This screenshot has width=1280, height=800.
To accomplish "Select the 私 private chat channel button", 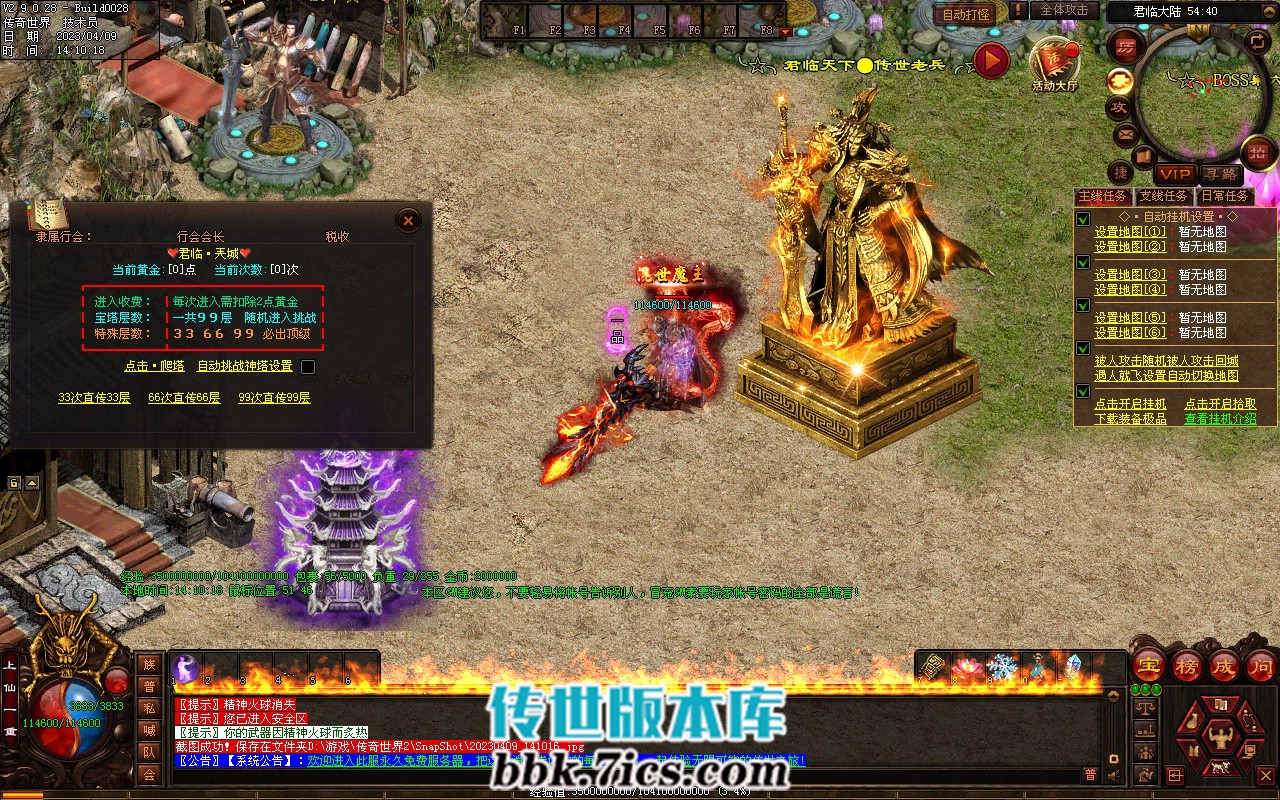I will click(149, 708).
